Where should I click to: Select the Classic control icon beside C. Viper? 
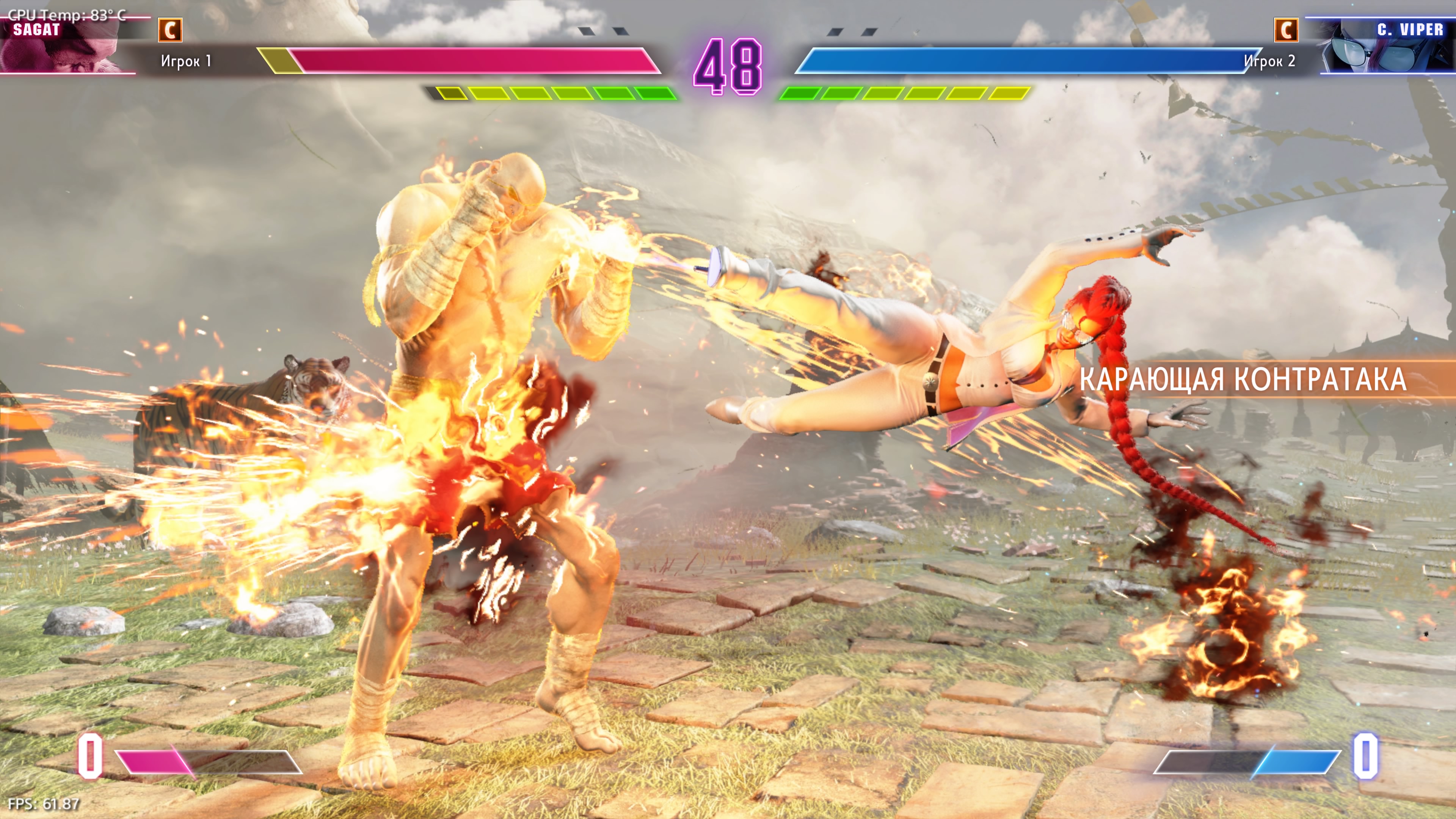(1286, 30)
